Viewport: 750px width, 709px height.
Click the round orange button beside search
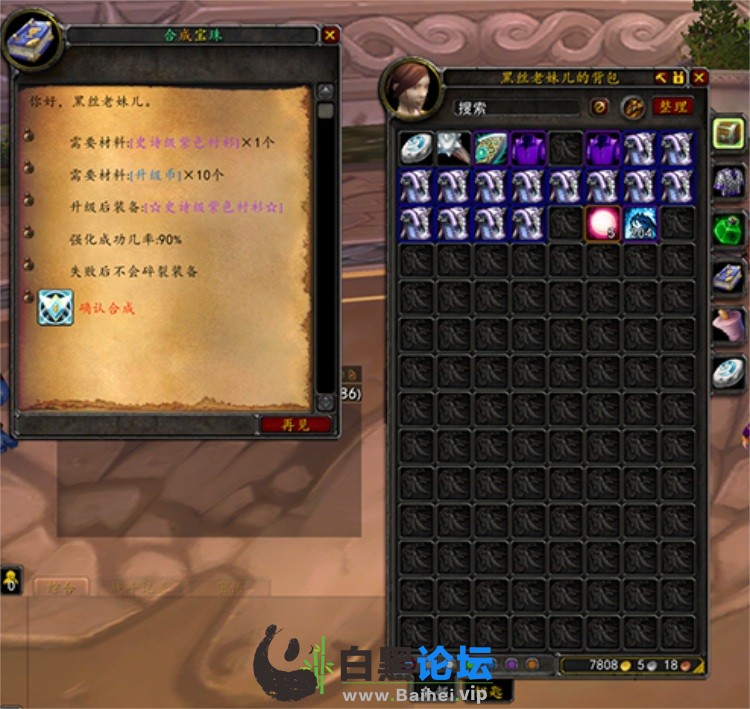click(600, 107)
